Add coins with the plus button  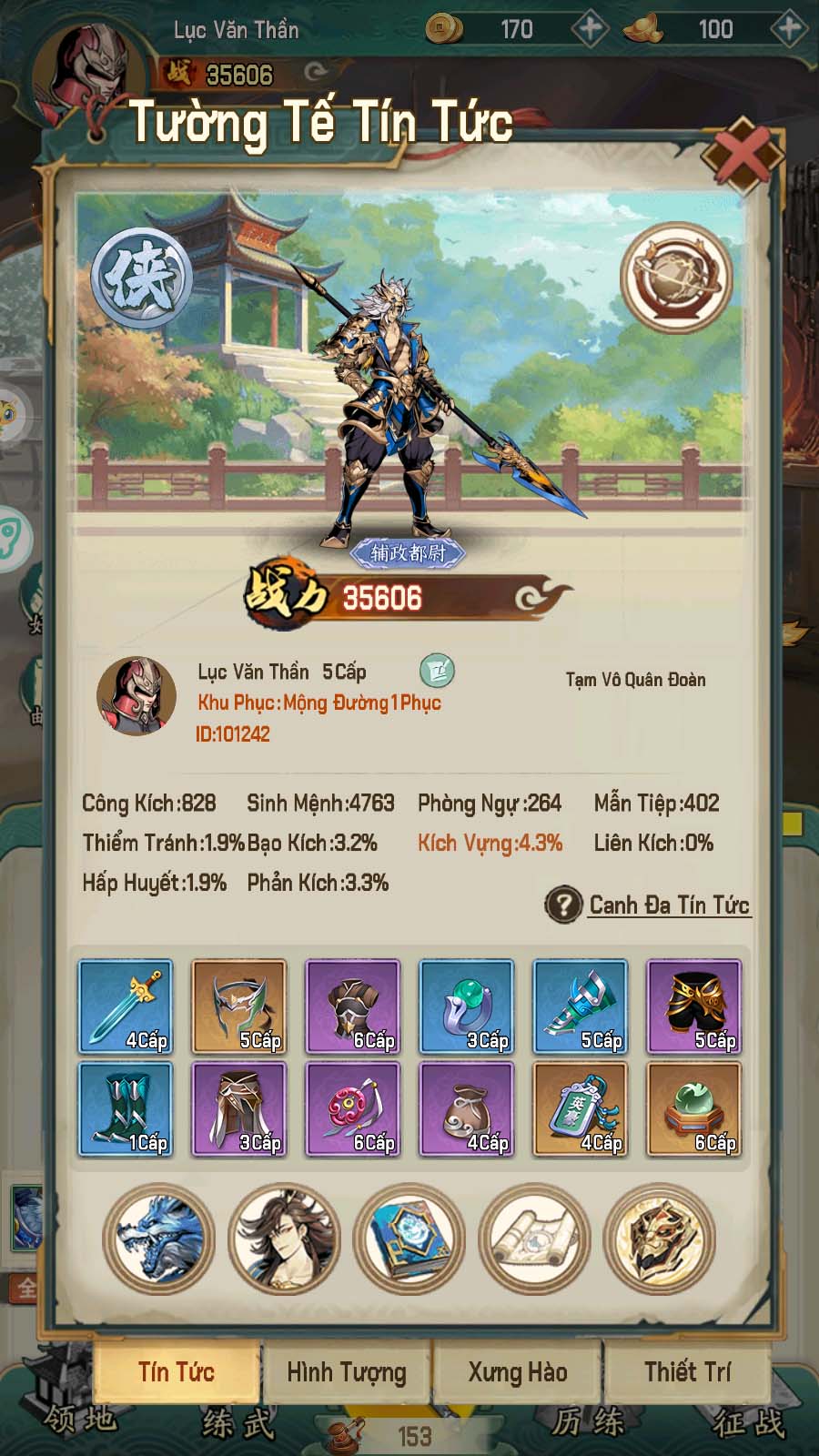coord(590,29)
